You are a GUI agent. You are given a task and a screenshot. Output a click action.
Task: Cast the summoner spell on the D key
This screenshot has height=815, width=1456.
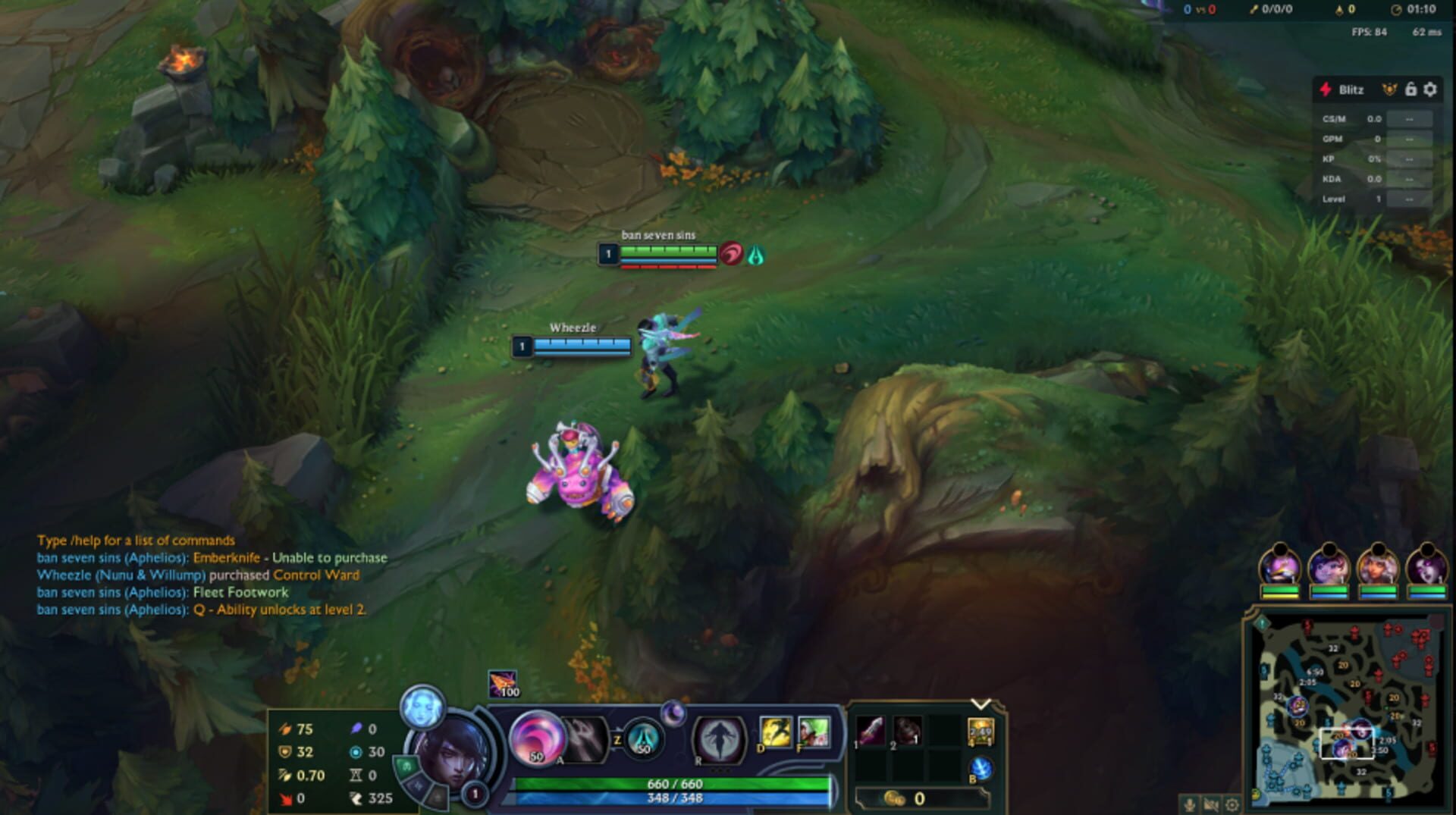pyautogui.click(x=777, y=731)
